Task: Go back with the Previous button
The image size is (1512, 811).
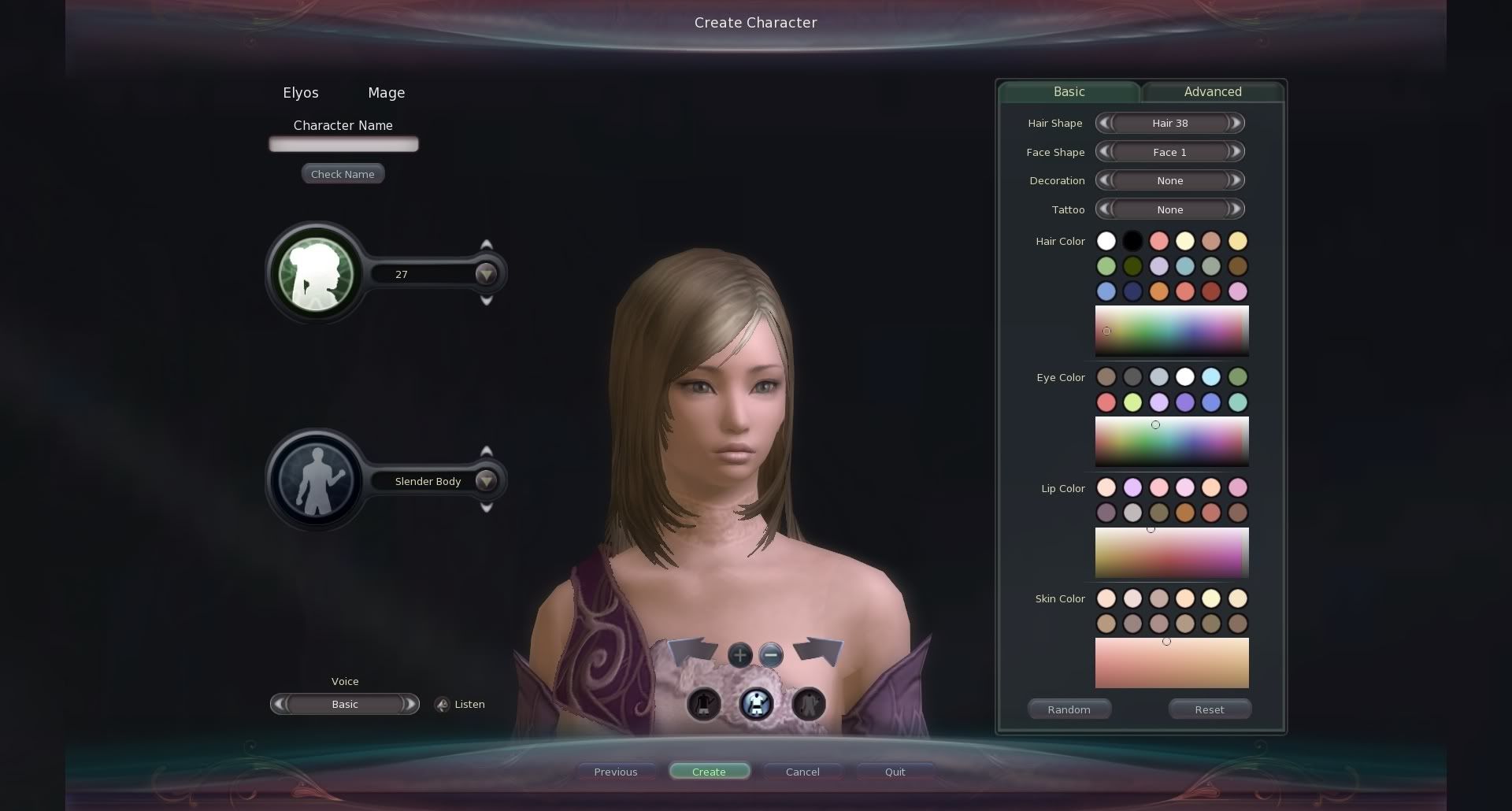Action: 616,772
